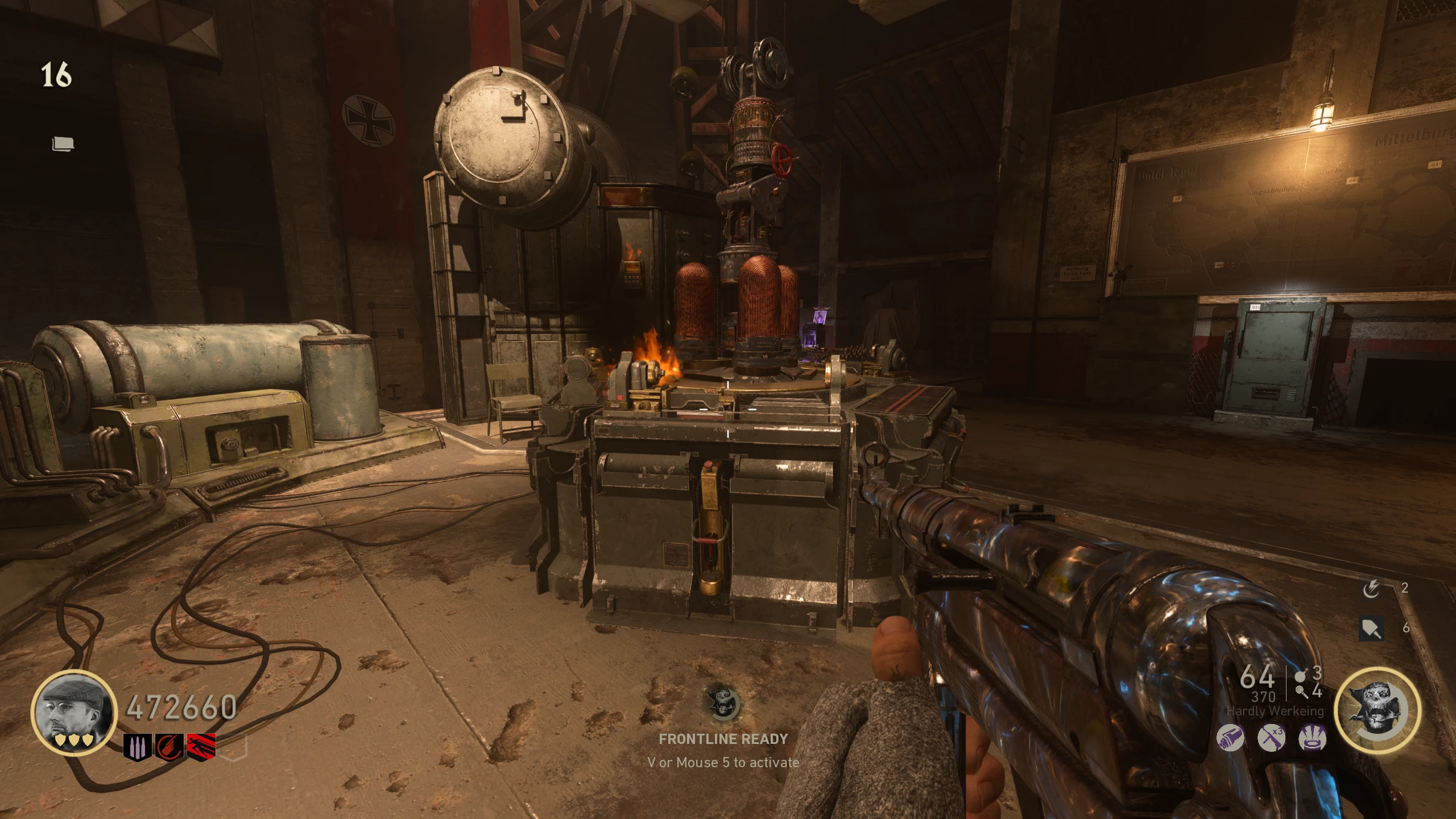Click the lethal bomb grenade icon

point(1300,677)
